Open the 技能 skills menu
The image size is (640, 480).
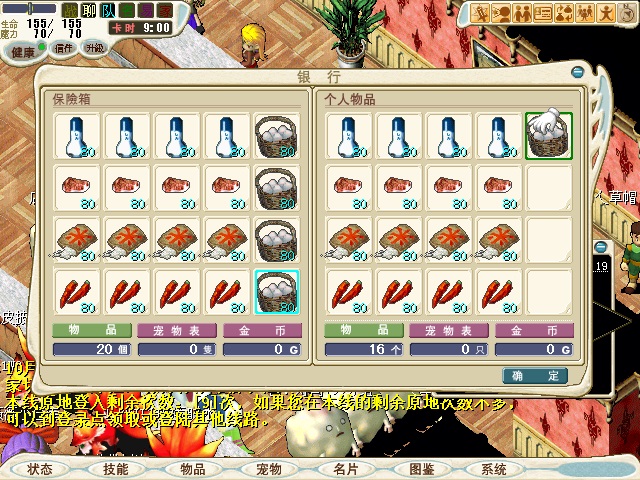(x=116, y=468)
